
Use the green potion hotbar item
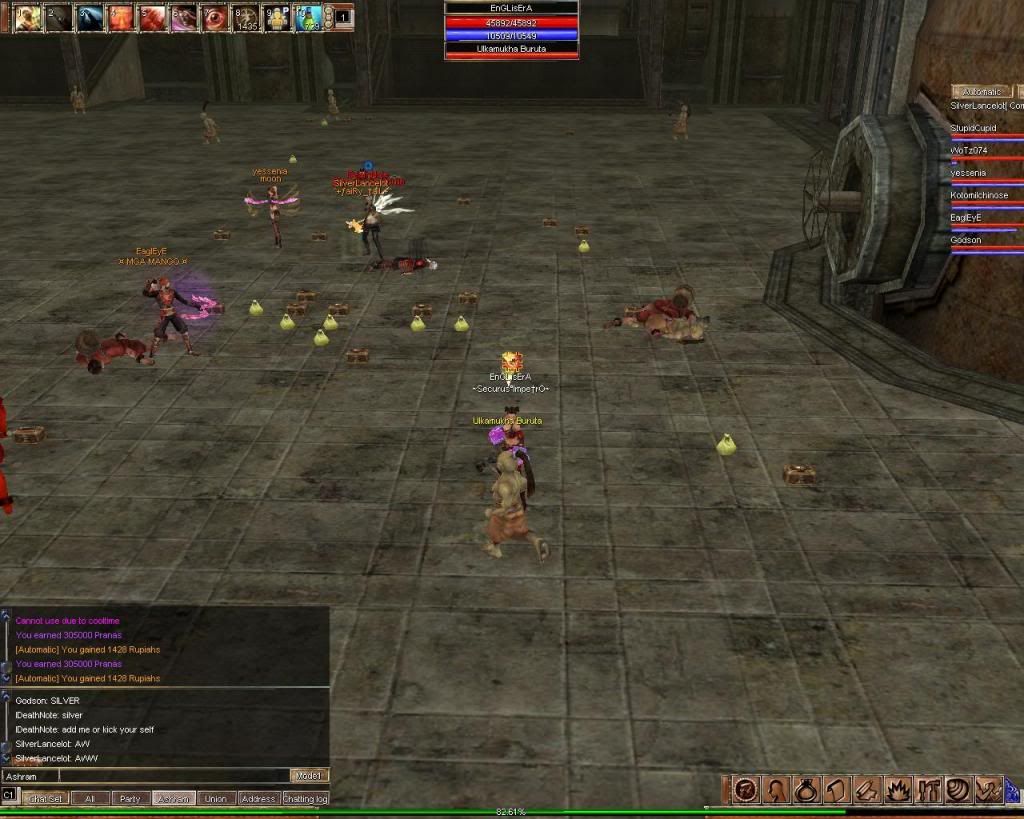click(308, 17)
